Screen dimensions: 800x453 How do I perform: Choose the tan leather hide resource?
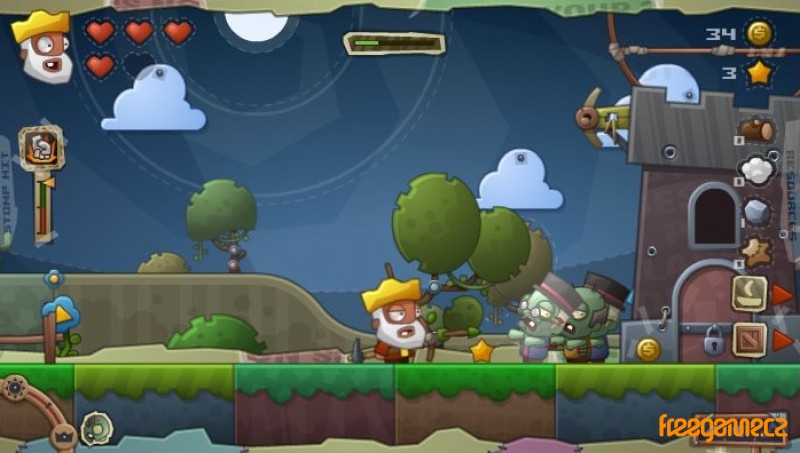point(756,250)
